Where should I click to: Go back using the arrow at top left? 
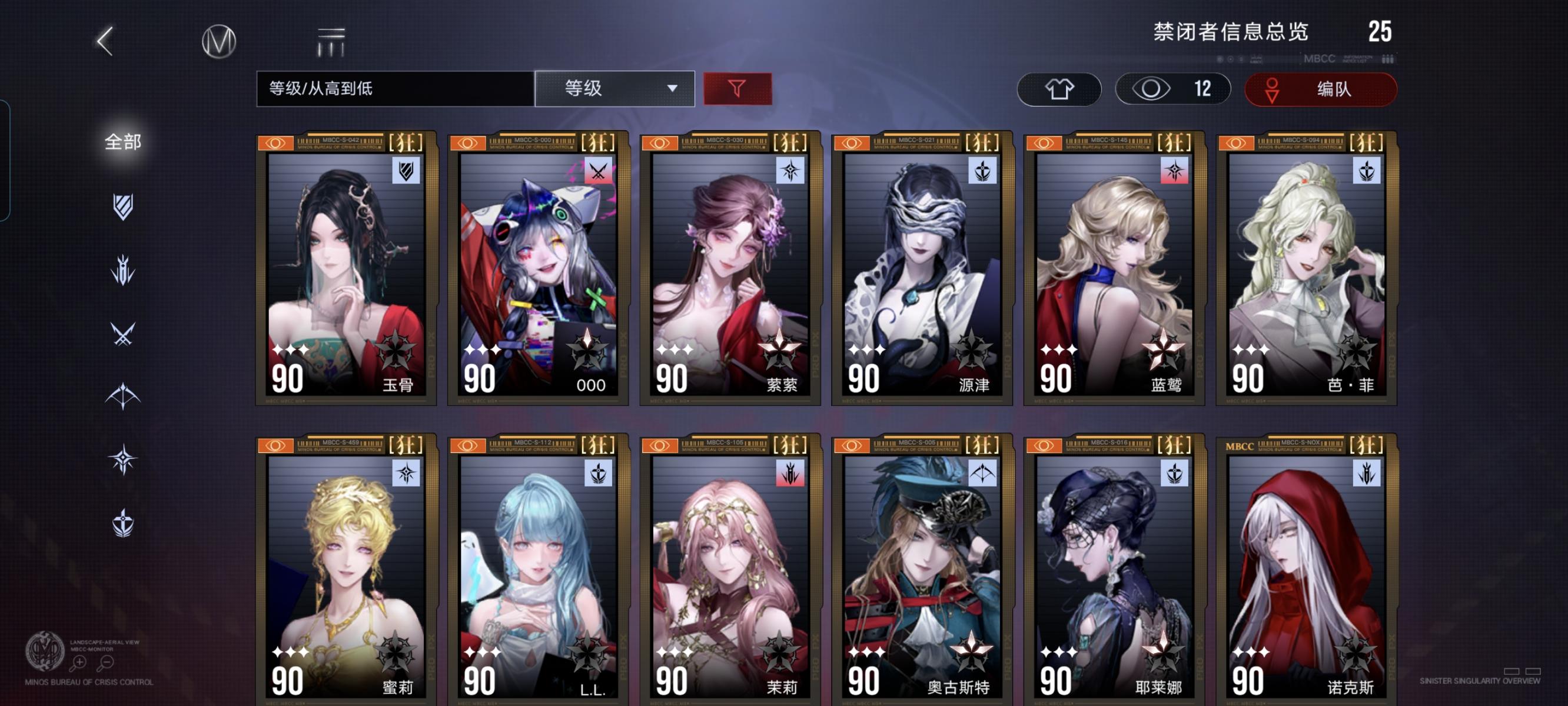pos(105,41)
